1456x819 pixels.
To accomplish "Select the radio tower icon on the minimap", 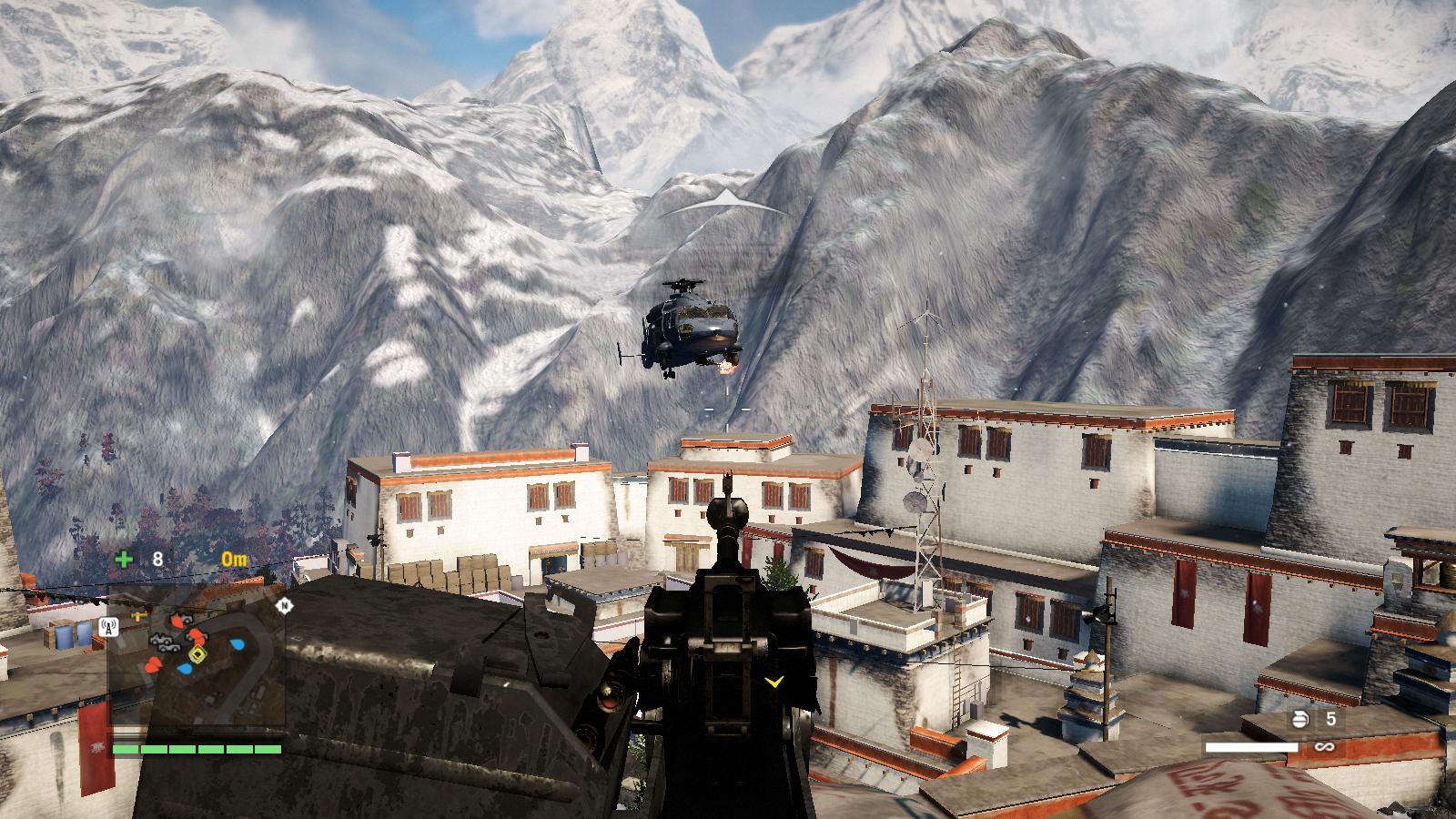I will click(107, 626).
